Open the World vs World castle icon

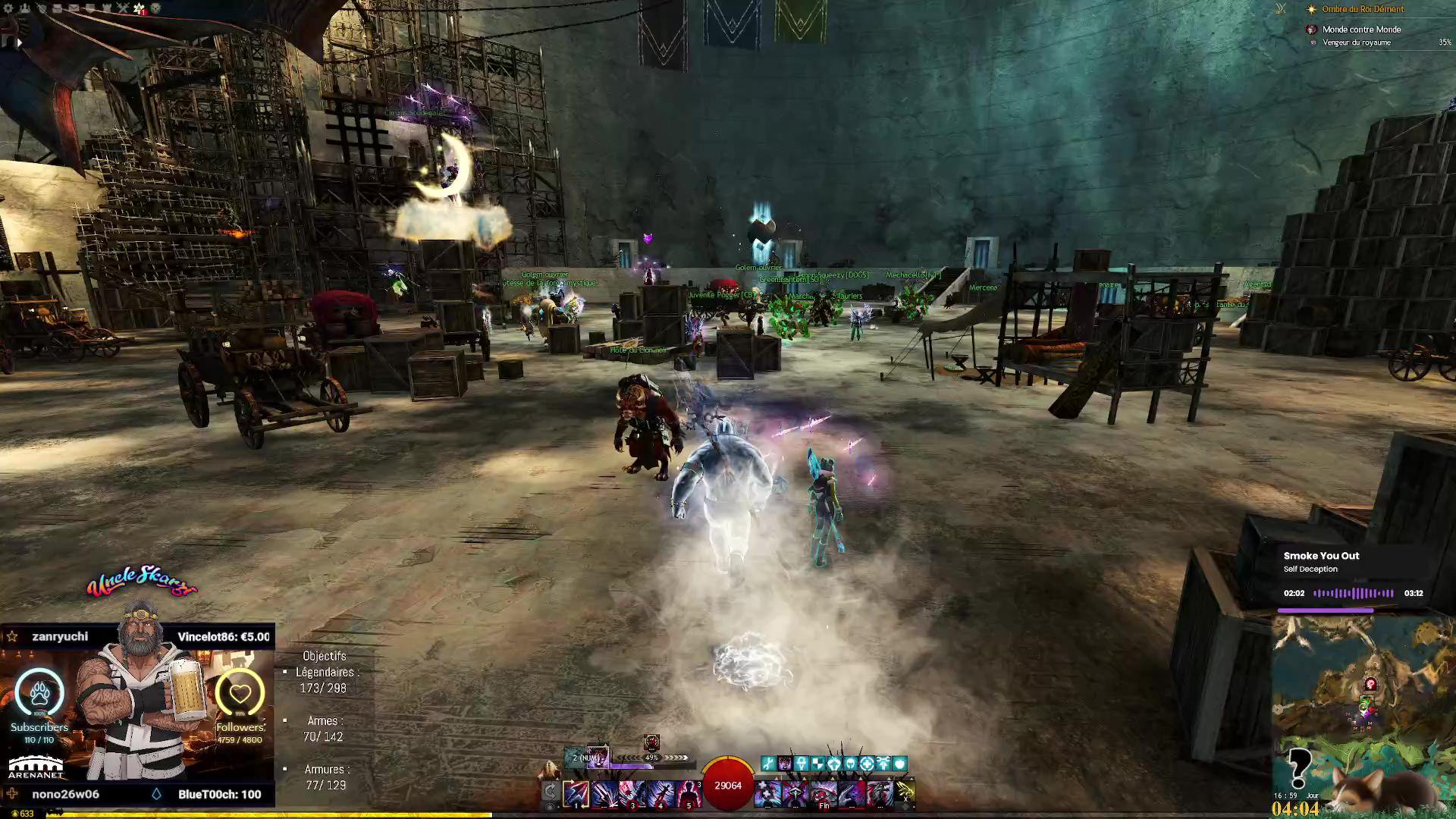[106, 8]
